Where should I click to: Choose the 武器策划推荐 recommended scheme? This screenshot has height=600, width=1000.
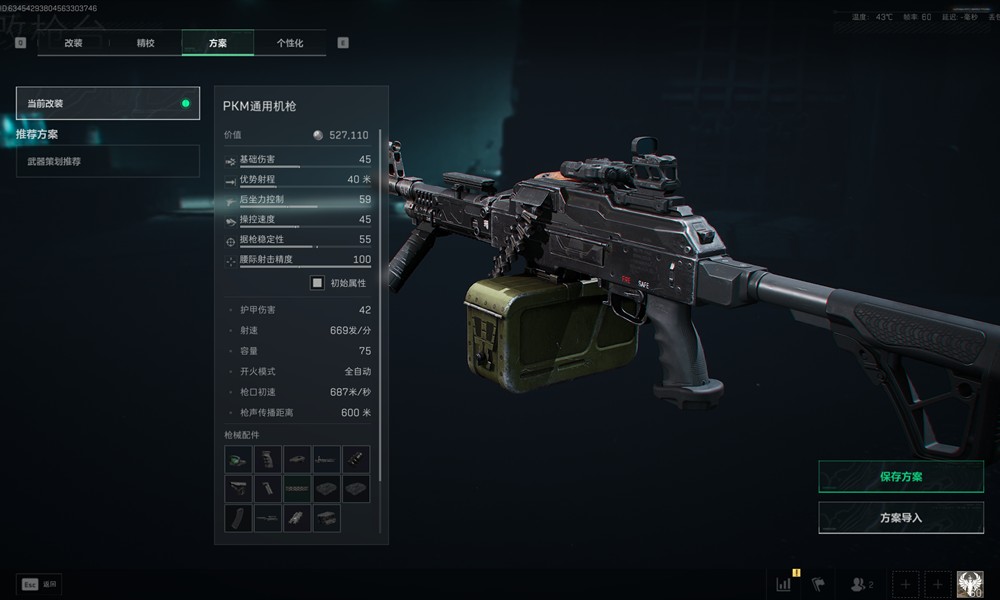pos(108,161)
